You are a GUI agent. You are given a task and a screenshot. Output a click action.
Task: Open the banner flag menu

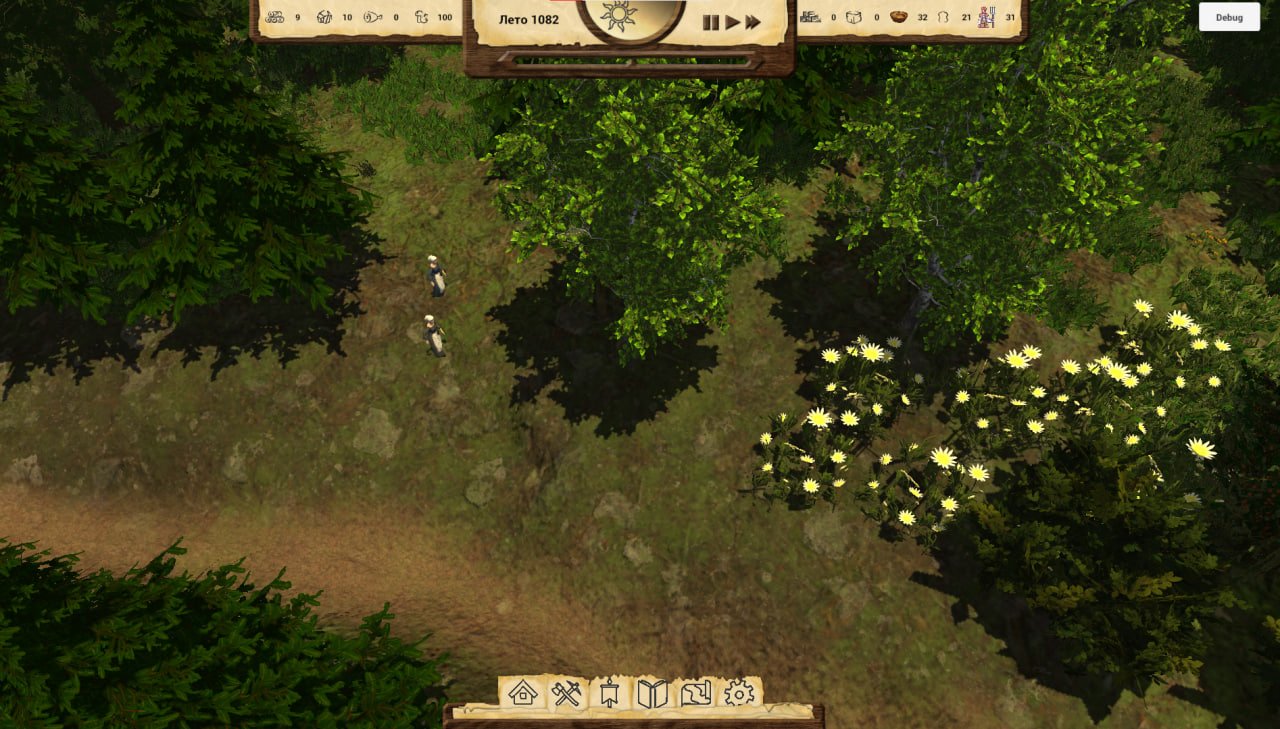pyautogui.click(x=610, y=693)
